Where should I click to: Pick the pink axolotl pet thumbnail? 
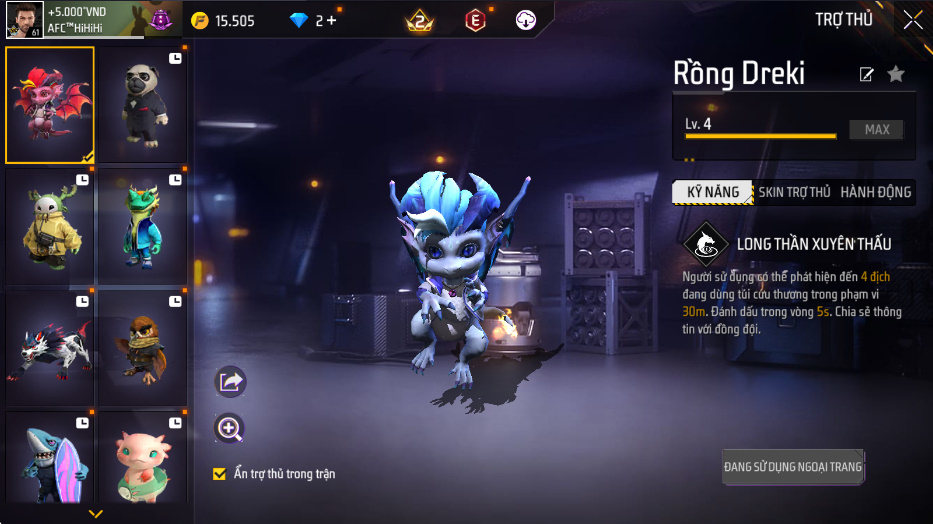[141, 460]
